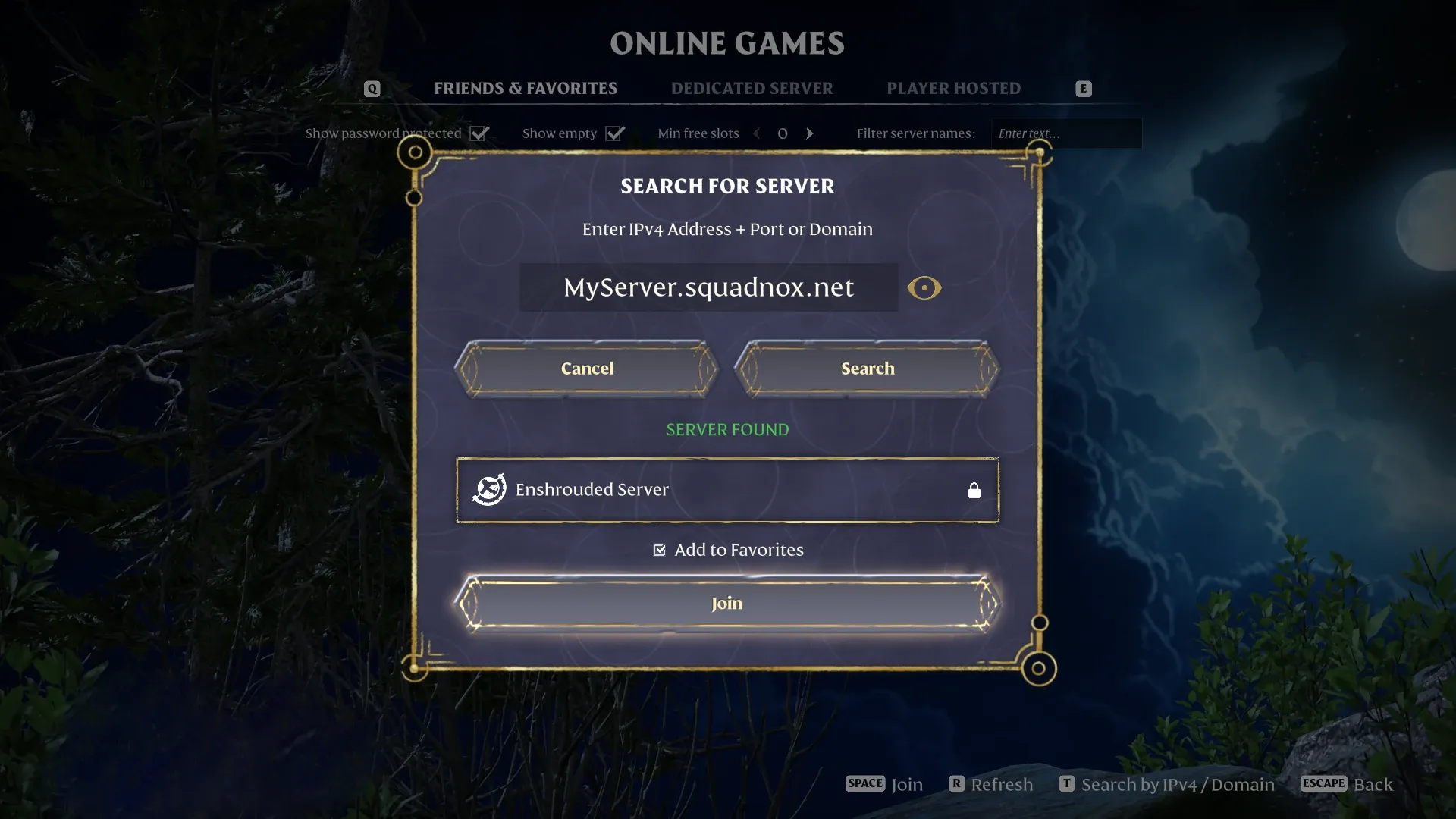Click the E bumper icon right of tabs
Screen dimensions: 1456x819
1083,88
